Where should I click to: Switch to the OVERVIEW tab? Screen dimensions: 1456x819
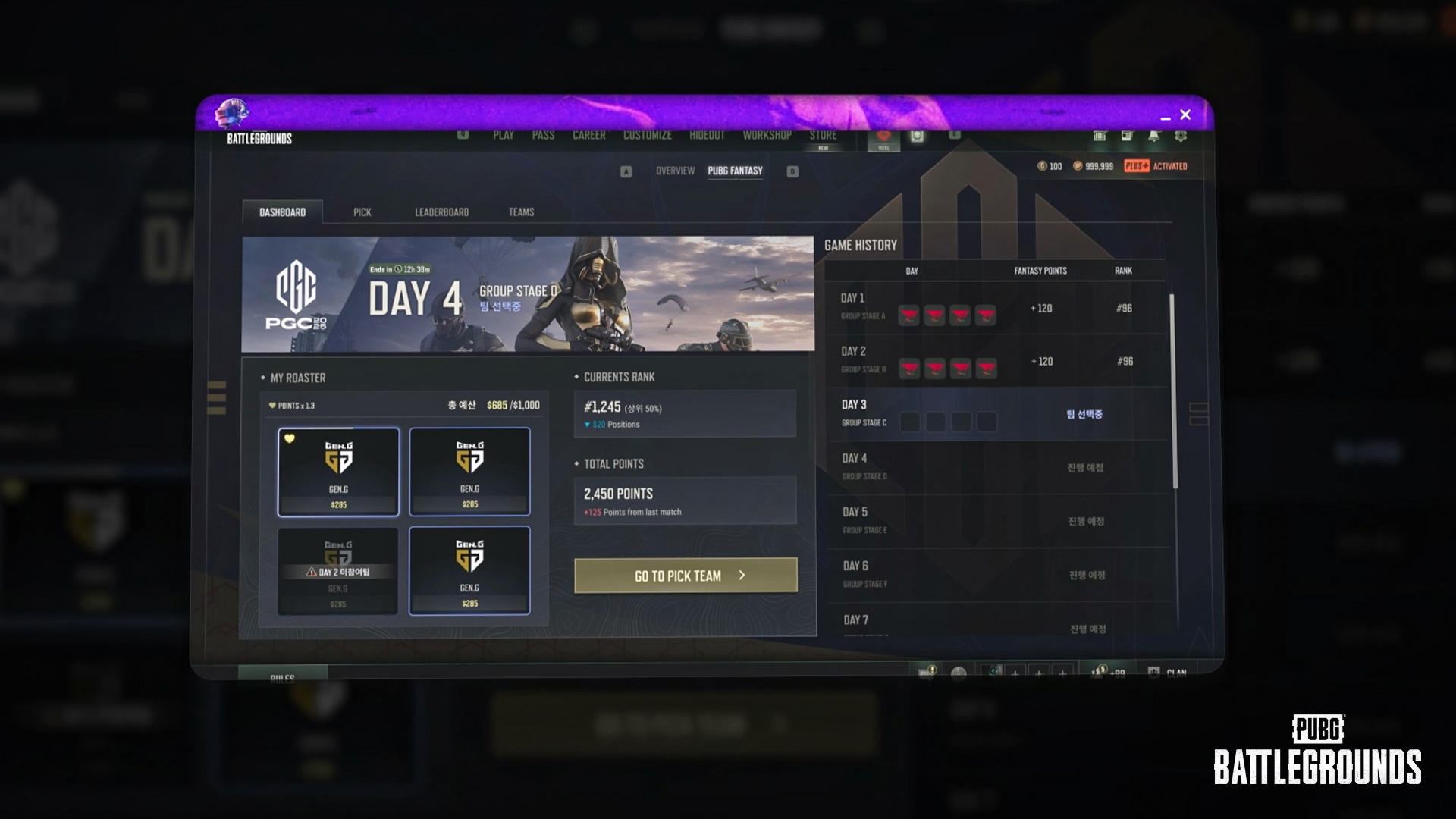pyautogui.click(x=675, y=171)
